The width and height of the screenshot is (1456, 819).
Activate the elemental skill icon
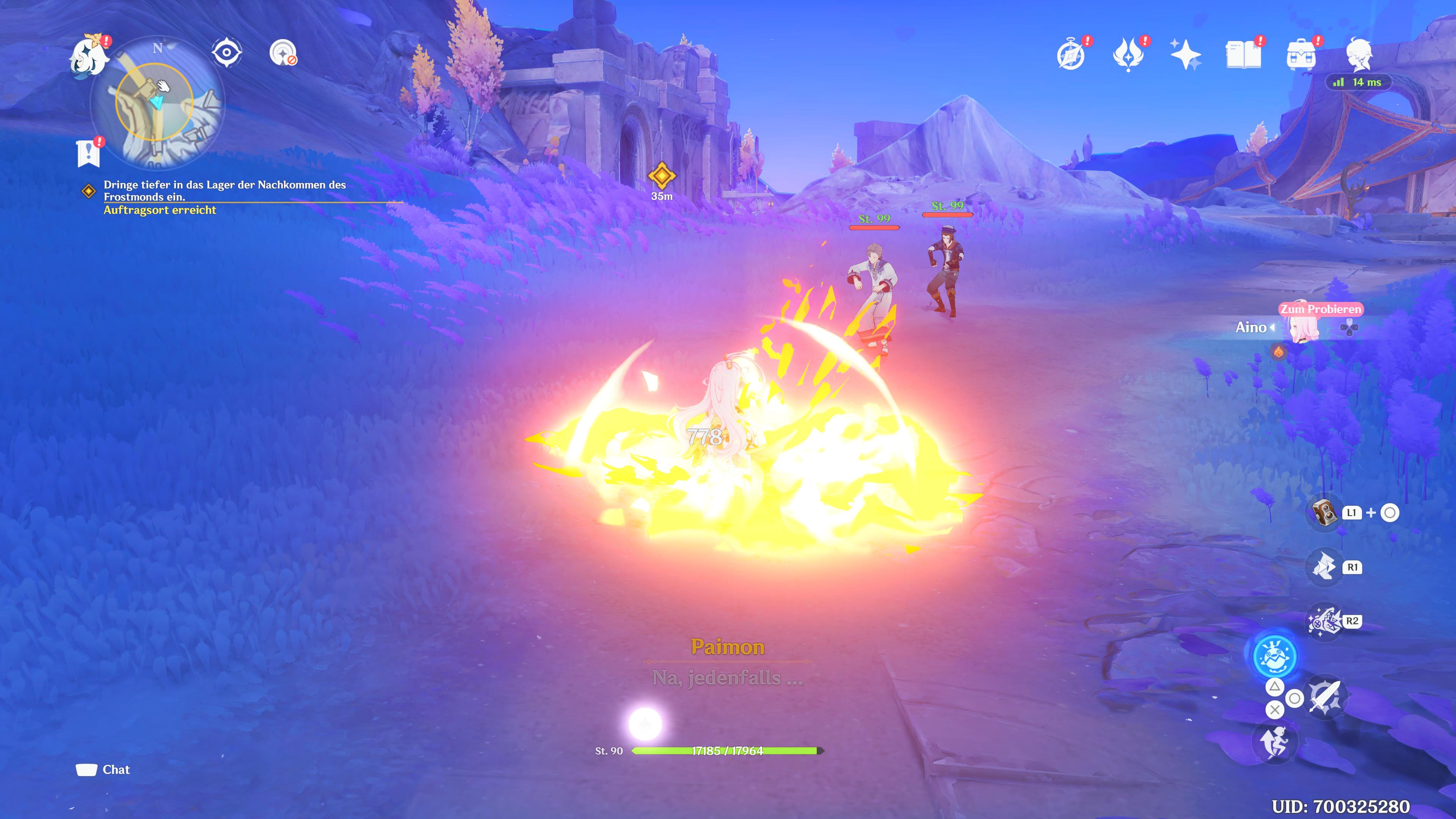pos(1324,567)
